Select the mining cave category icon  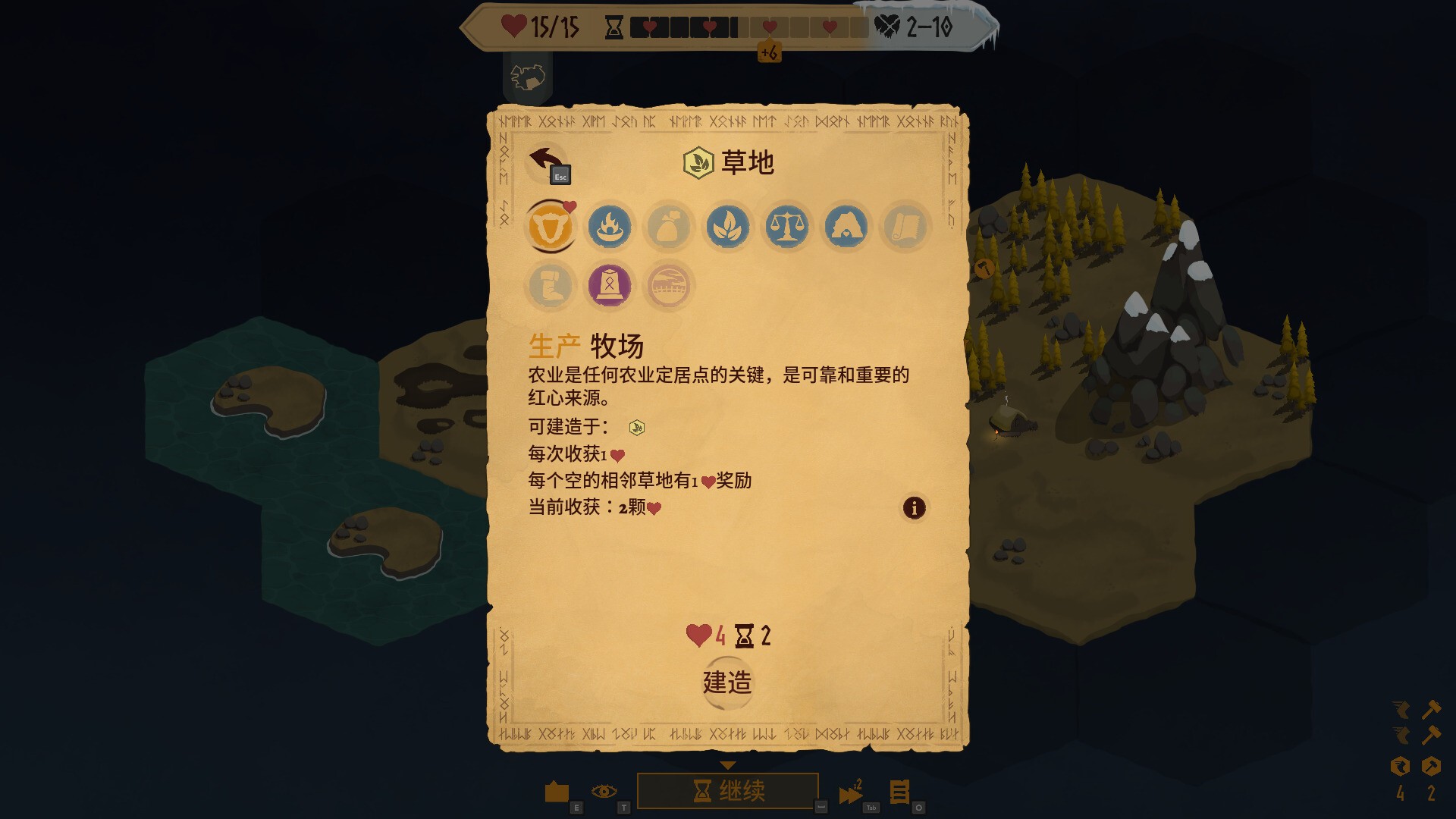click(x=846, y=227)
